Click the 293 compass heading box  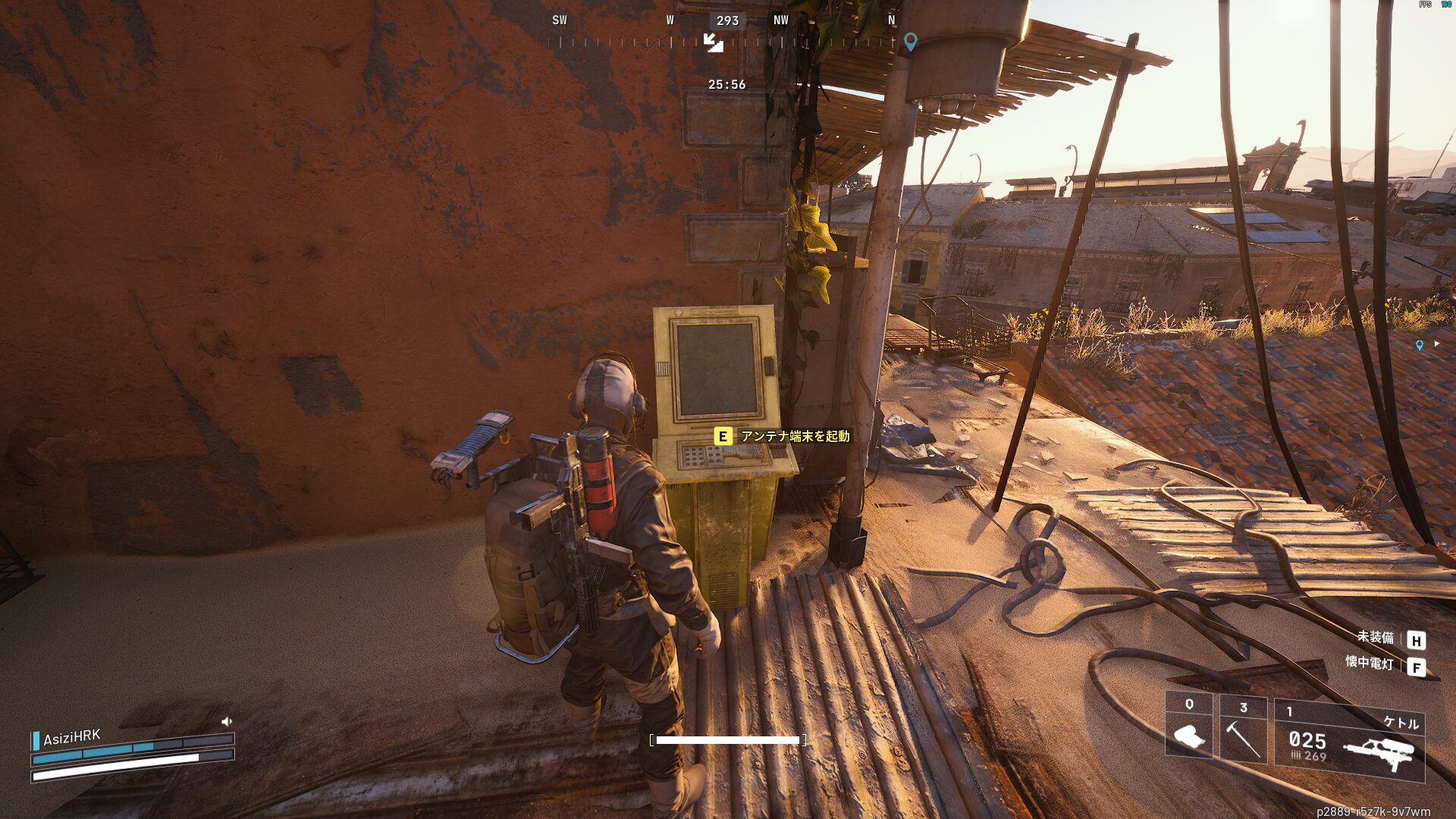point(727,21)
